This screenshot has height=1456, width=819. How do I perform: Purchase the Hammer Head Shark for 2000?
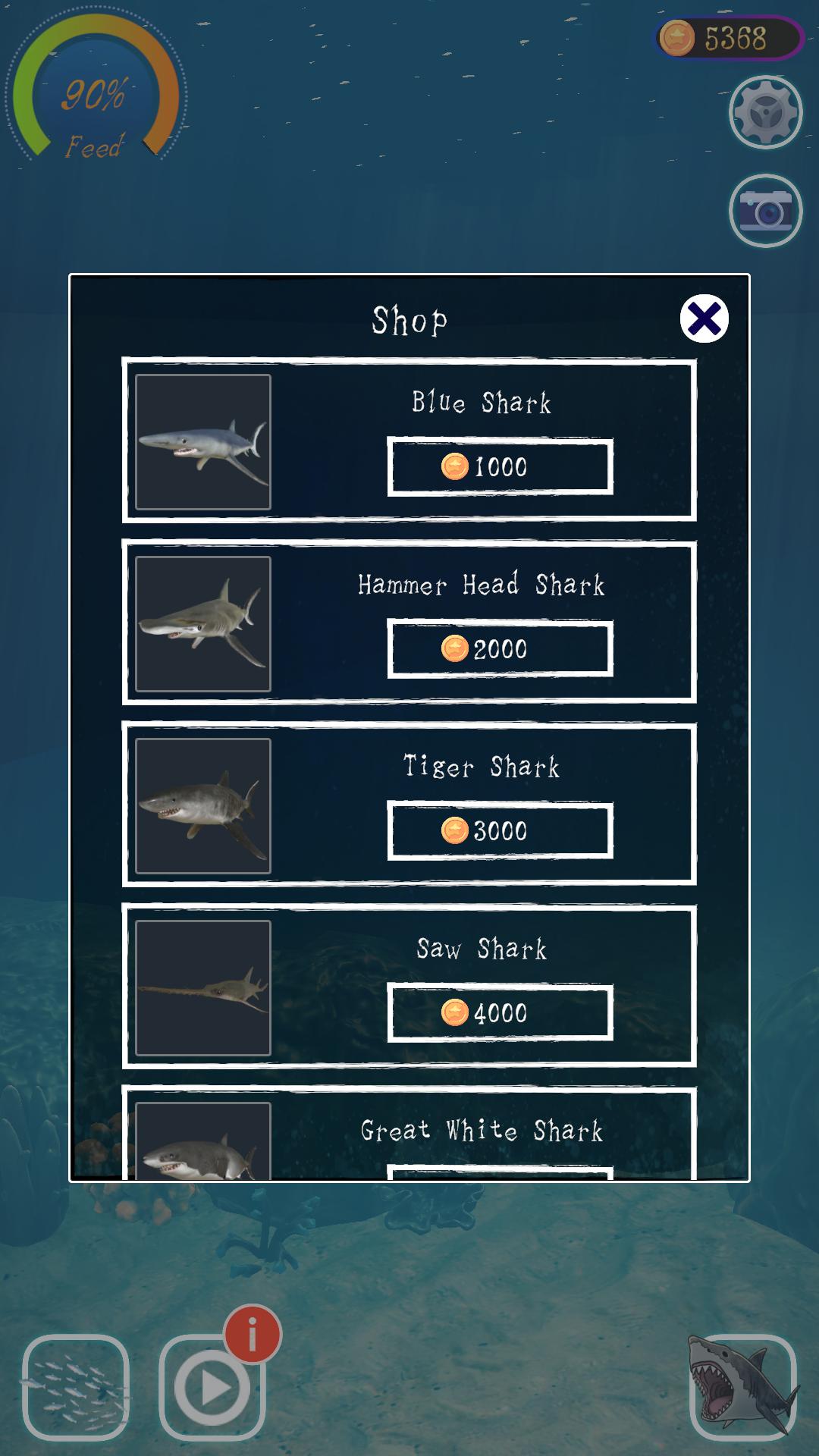pyautogui.click(x=500, y=648)
